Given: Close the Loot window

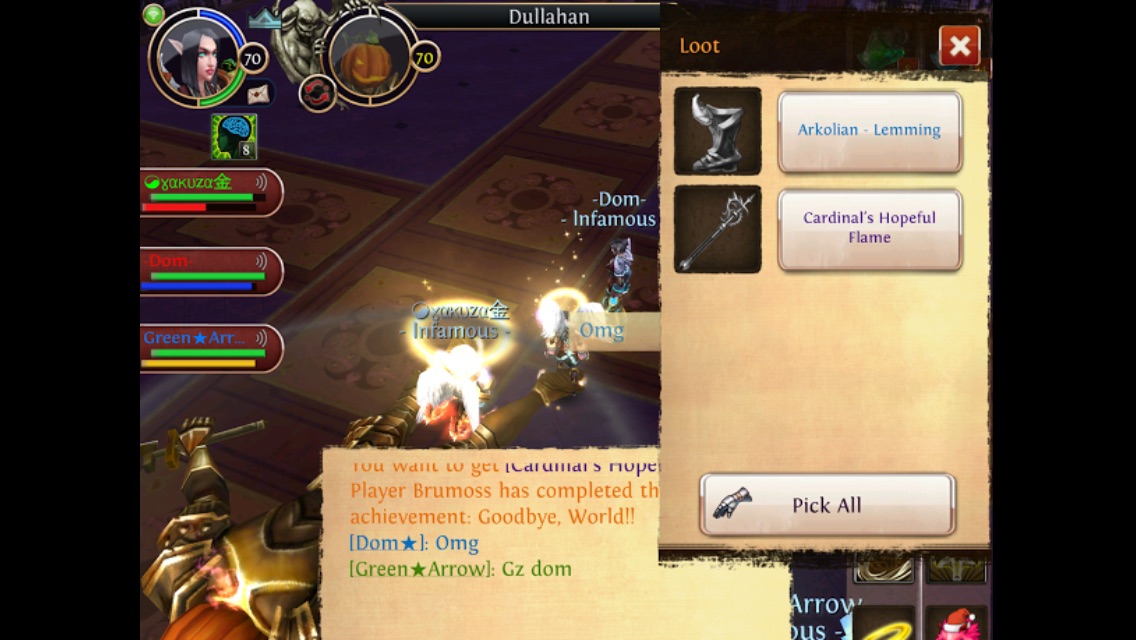Looking at the screenshot, I should point(959,46).
